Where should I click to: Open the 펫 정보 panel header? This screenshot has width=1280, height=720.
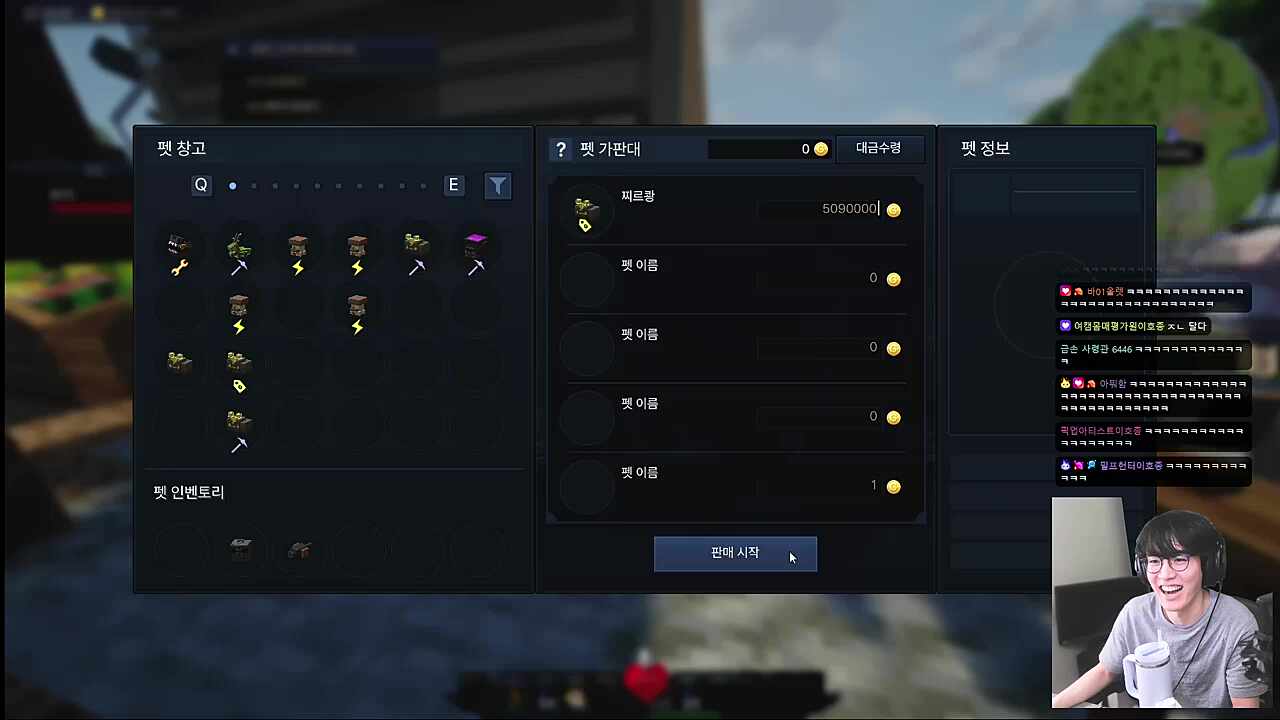pos(984,148)
